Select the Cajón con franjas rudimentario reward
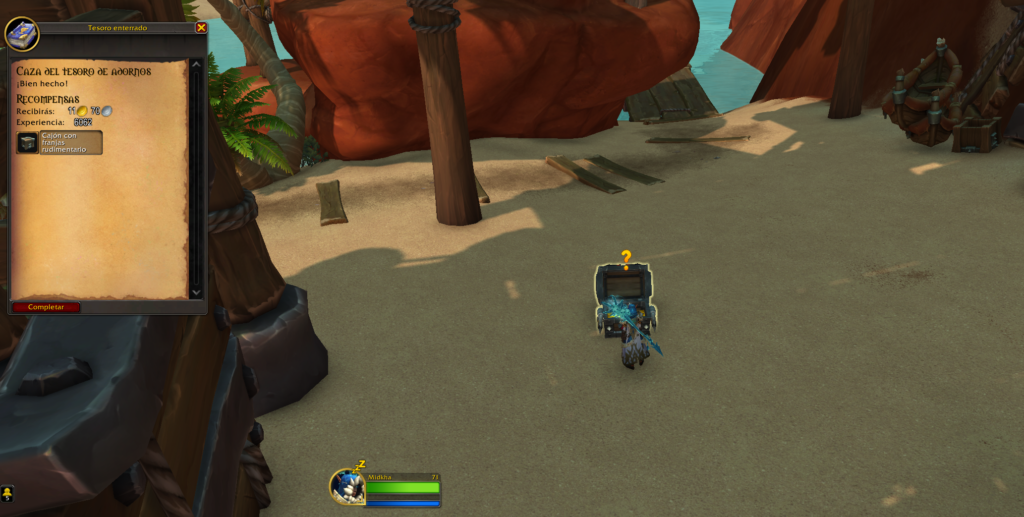 click(59, 143)
